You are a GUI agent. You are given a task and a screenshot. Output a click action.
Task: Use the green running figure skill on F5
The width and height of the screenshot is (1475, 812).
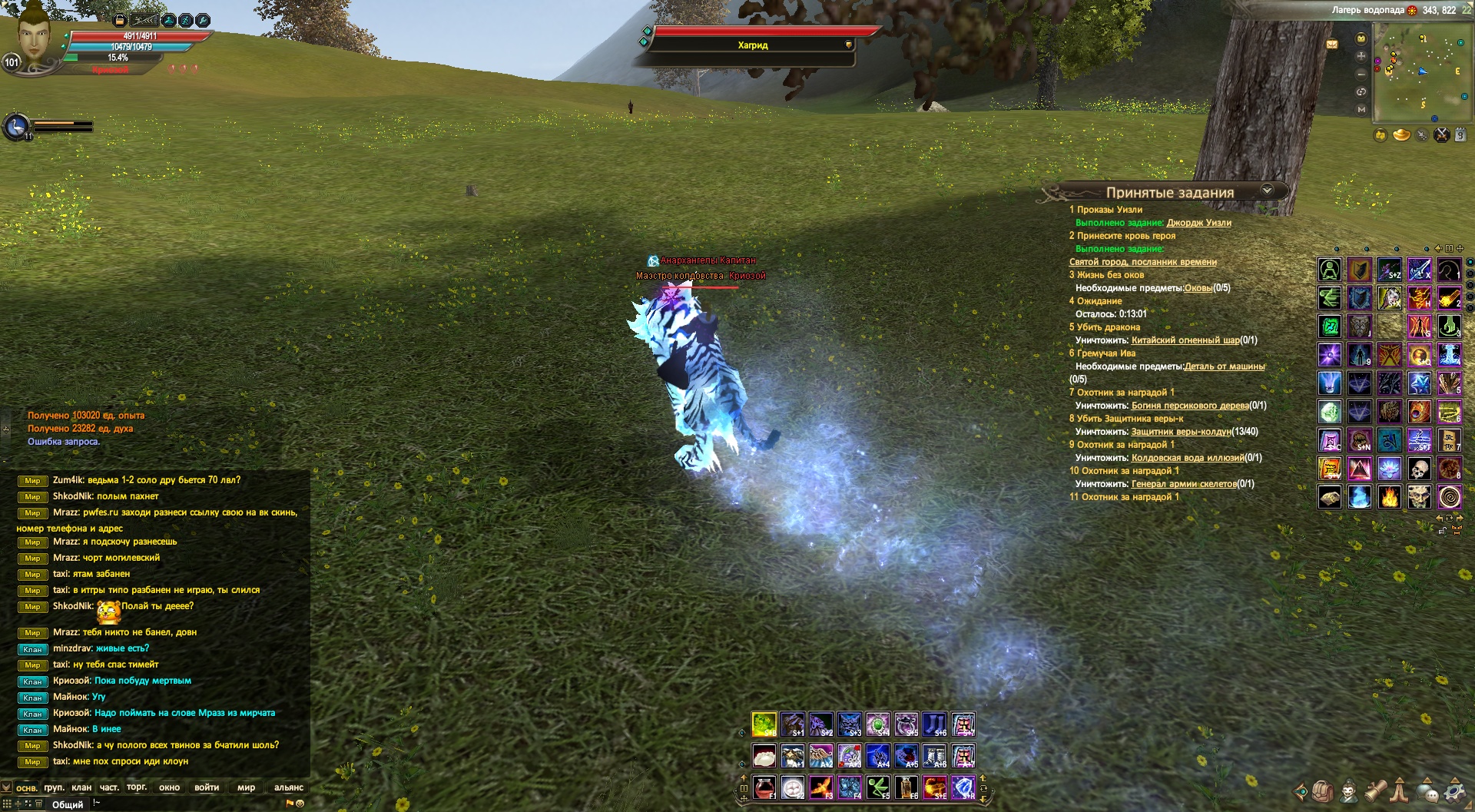[877, 787]
